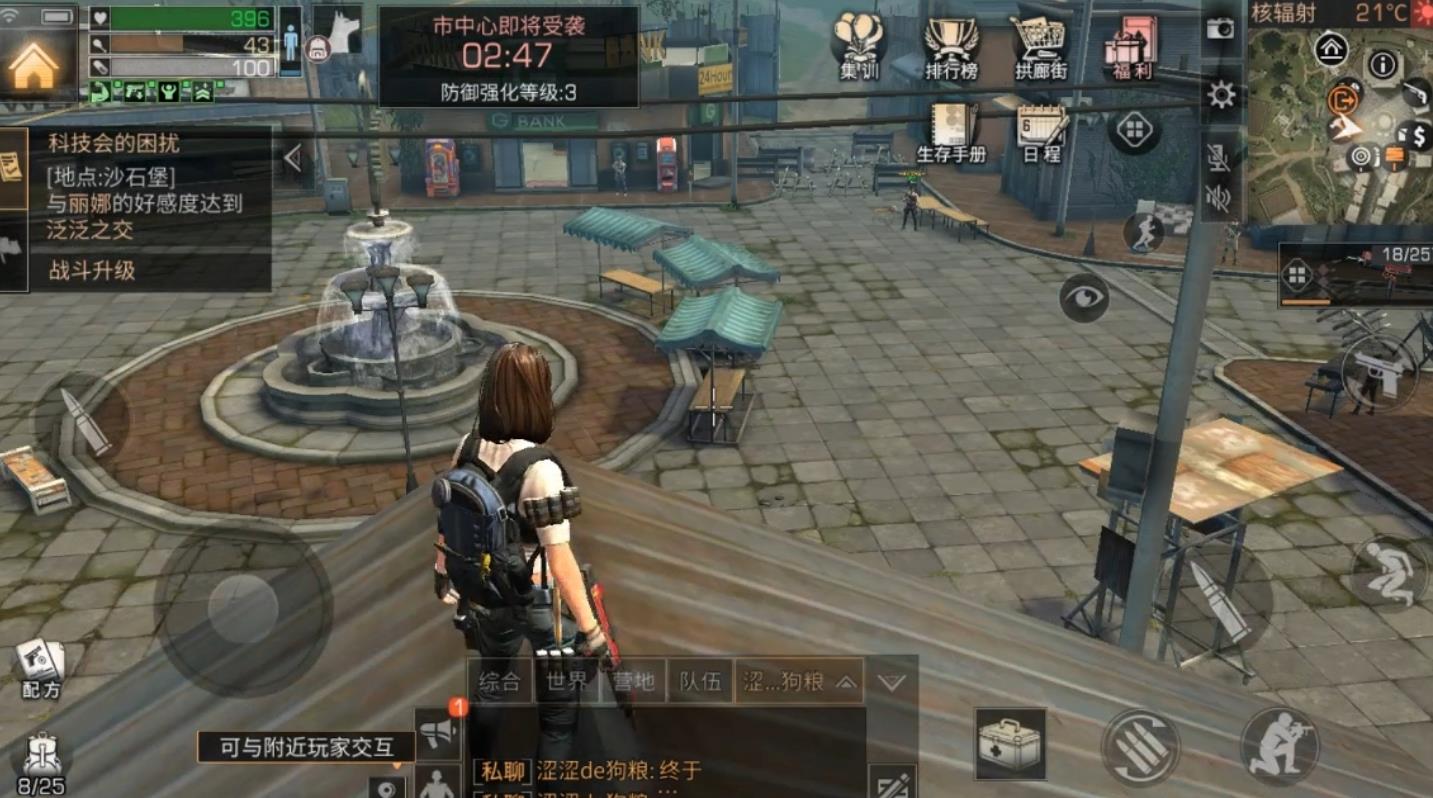This screenshot has width=1433, height=798.
Task: Collapse the quest tracker with the arrow
Action: pos(293,158)
